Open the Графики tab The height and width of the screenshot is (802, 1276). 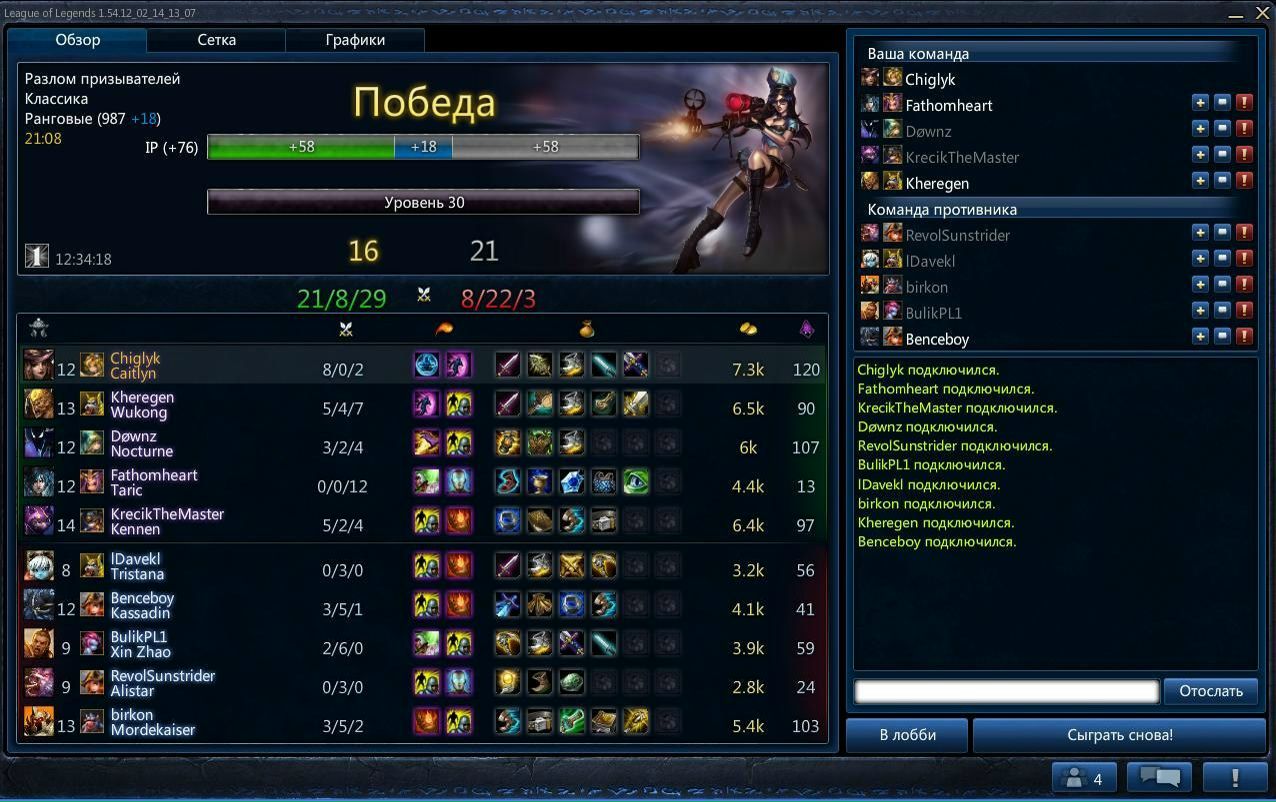pyautogui.click(x=355, y=40)
